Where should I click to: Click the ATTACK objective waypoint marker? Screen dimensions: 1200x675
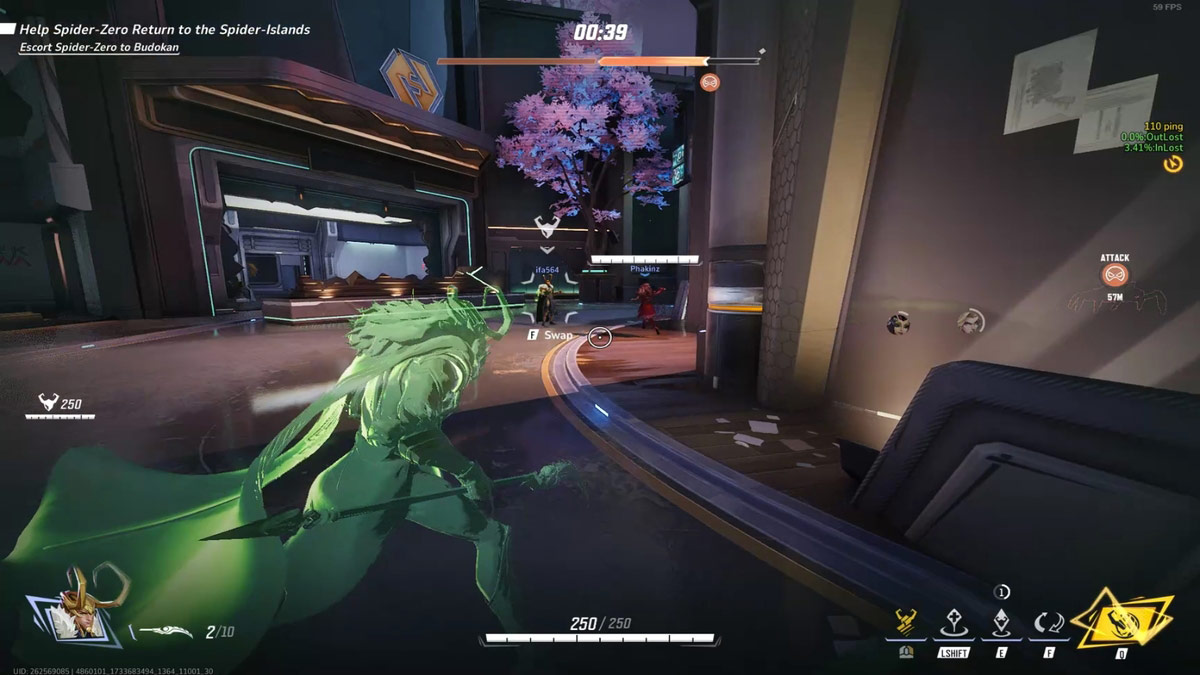(x=1114, y=275)
